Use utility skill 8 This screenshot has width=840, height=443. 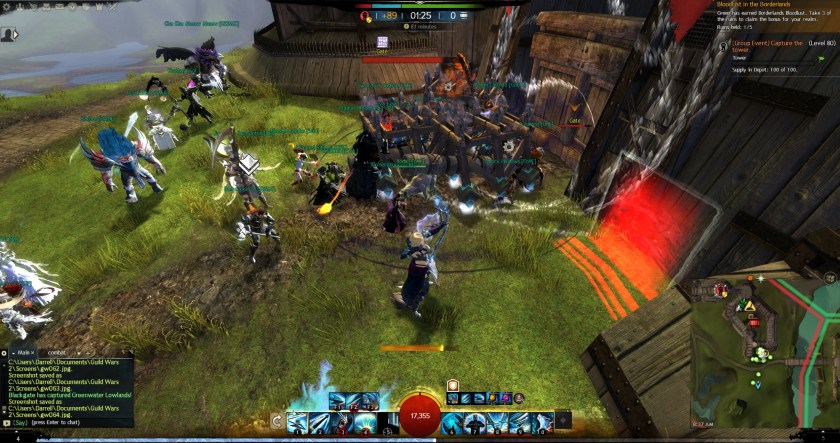(497, 423)
